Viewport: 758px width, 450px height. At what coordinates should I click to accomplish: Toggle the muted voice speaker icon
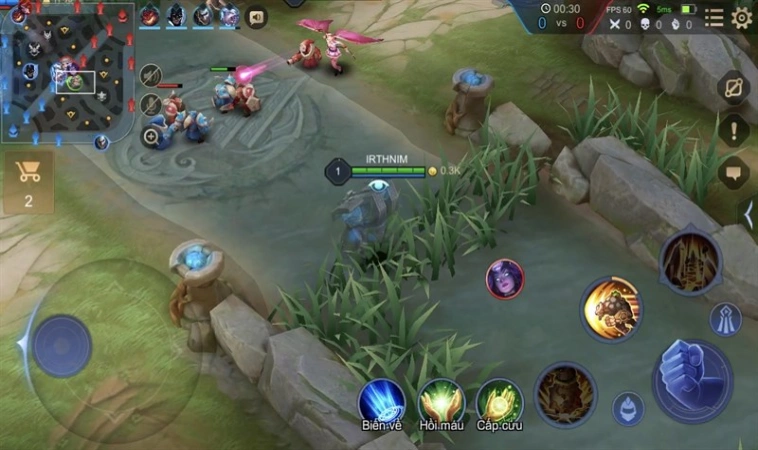coord(151,75)
